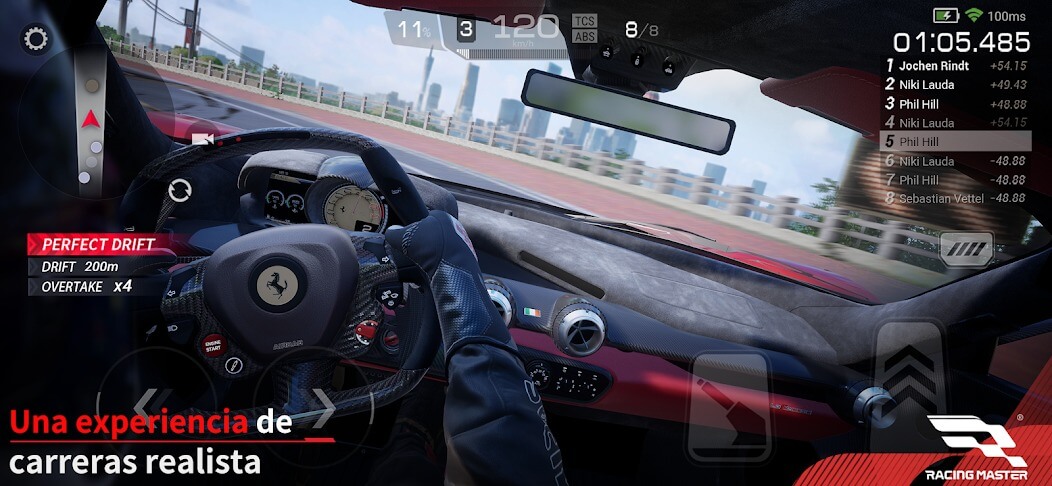Toggle the TCS indicator
Viewport: 1052px width, 486px height.
[584, 20]
